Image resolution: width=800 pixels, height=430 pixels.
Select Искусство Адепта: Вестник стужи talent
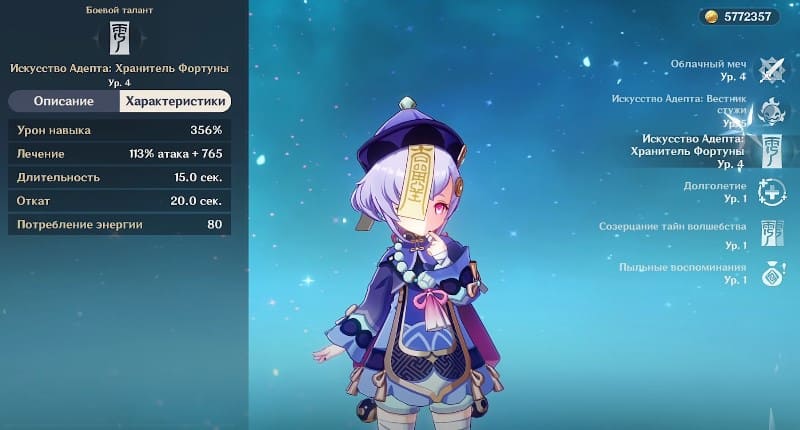click(771, 110)
